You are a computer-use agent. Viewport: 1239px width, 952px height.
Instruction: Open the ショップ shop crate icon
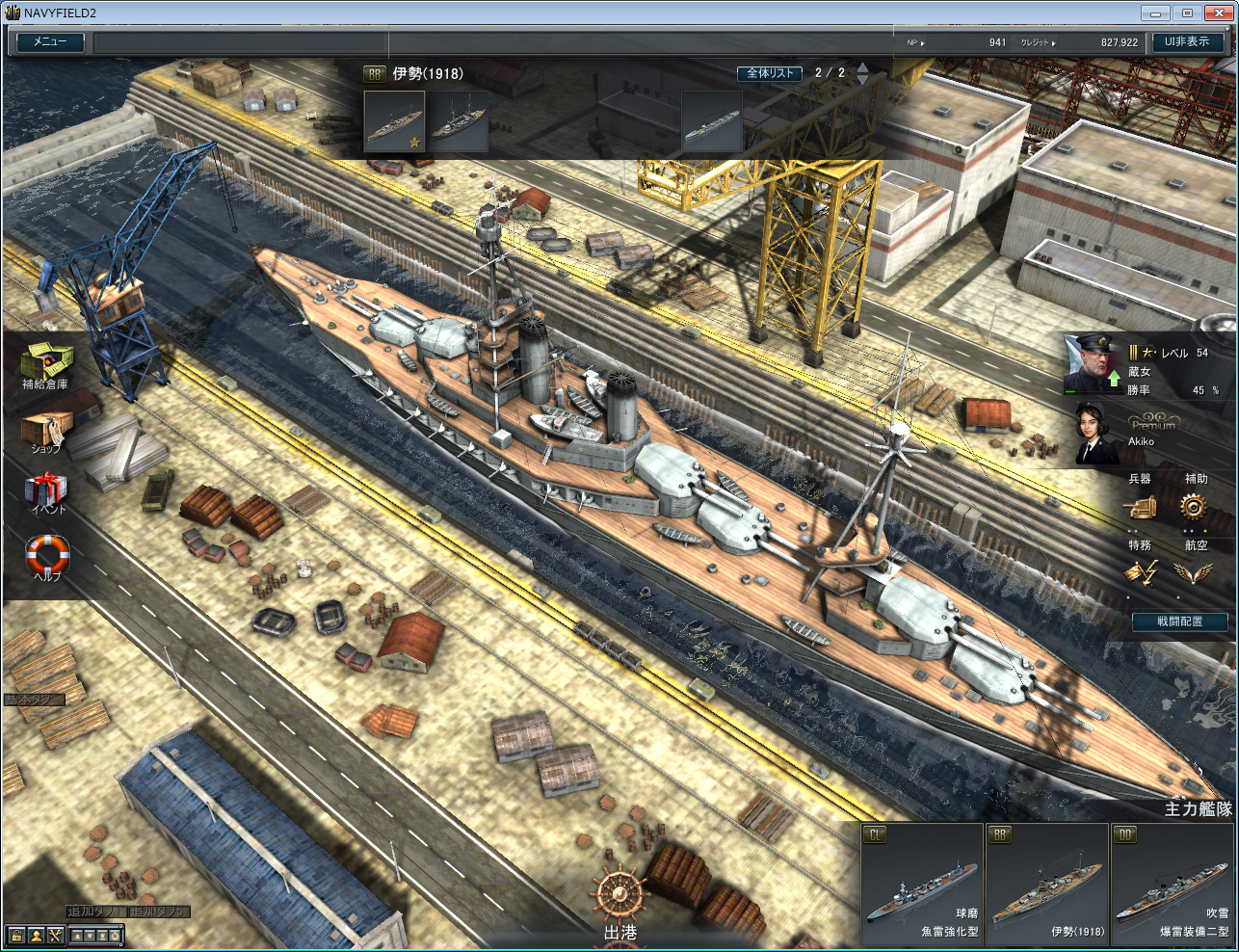point(45,430)
